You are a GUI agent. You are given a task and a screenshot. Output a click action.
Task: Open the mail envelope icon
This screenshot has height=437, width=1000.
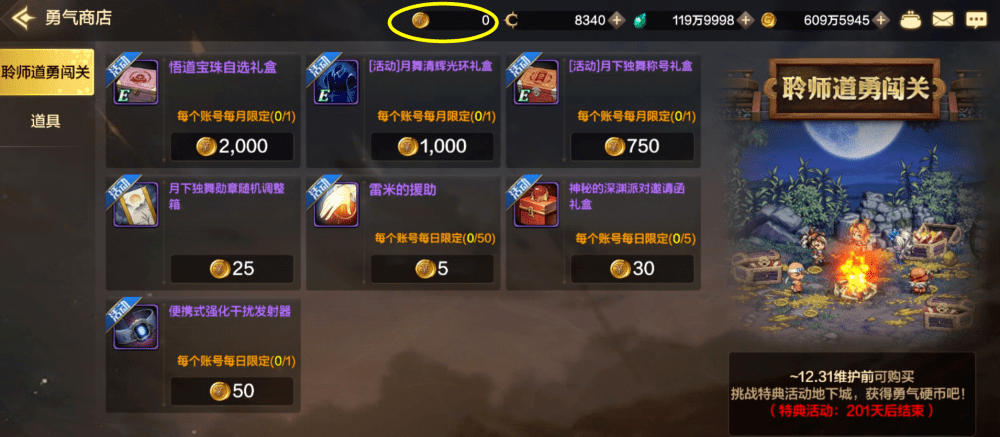tap(942, 19)
